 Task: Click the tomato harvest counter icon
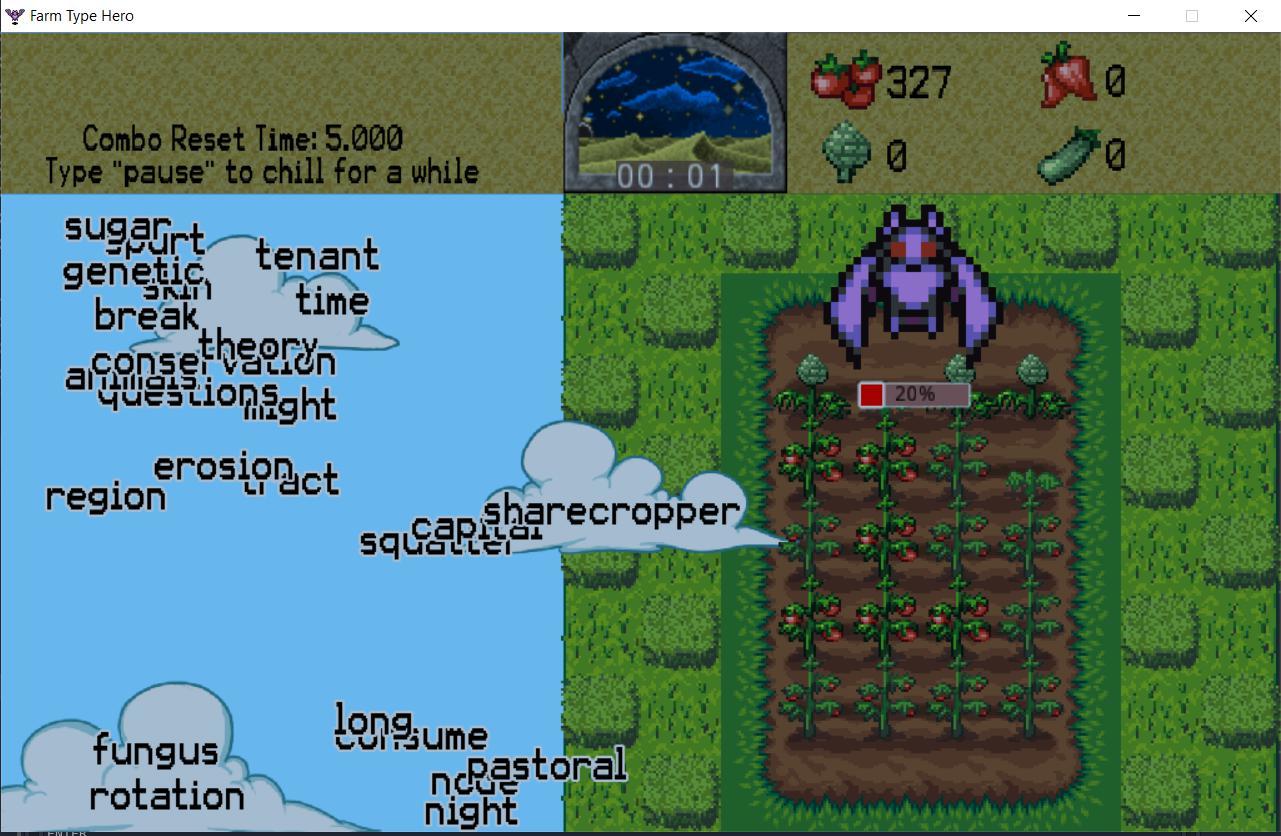click(845, 80)
